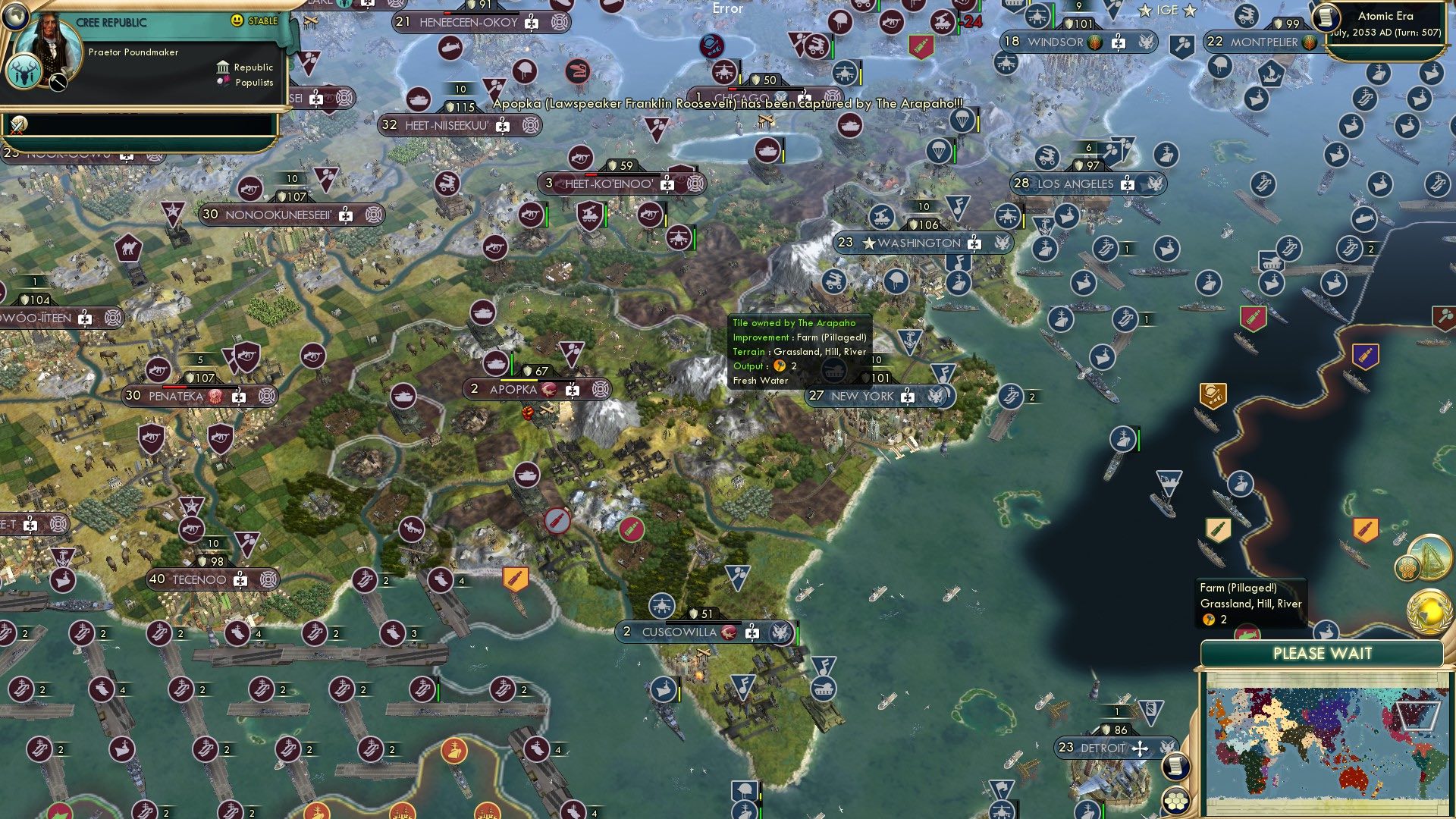The height and width of the screenshot is (819, 1456).
Task: Open the Washington city banner
Action: tap(919, 243)
